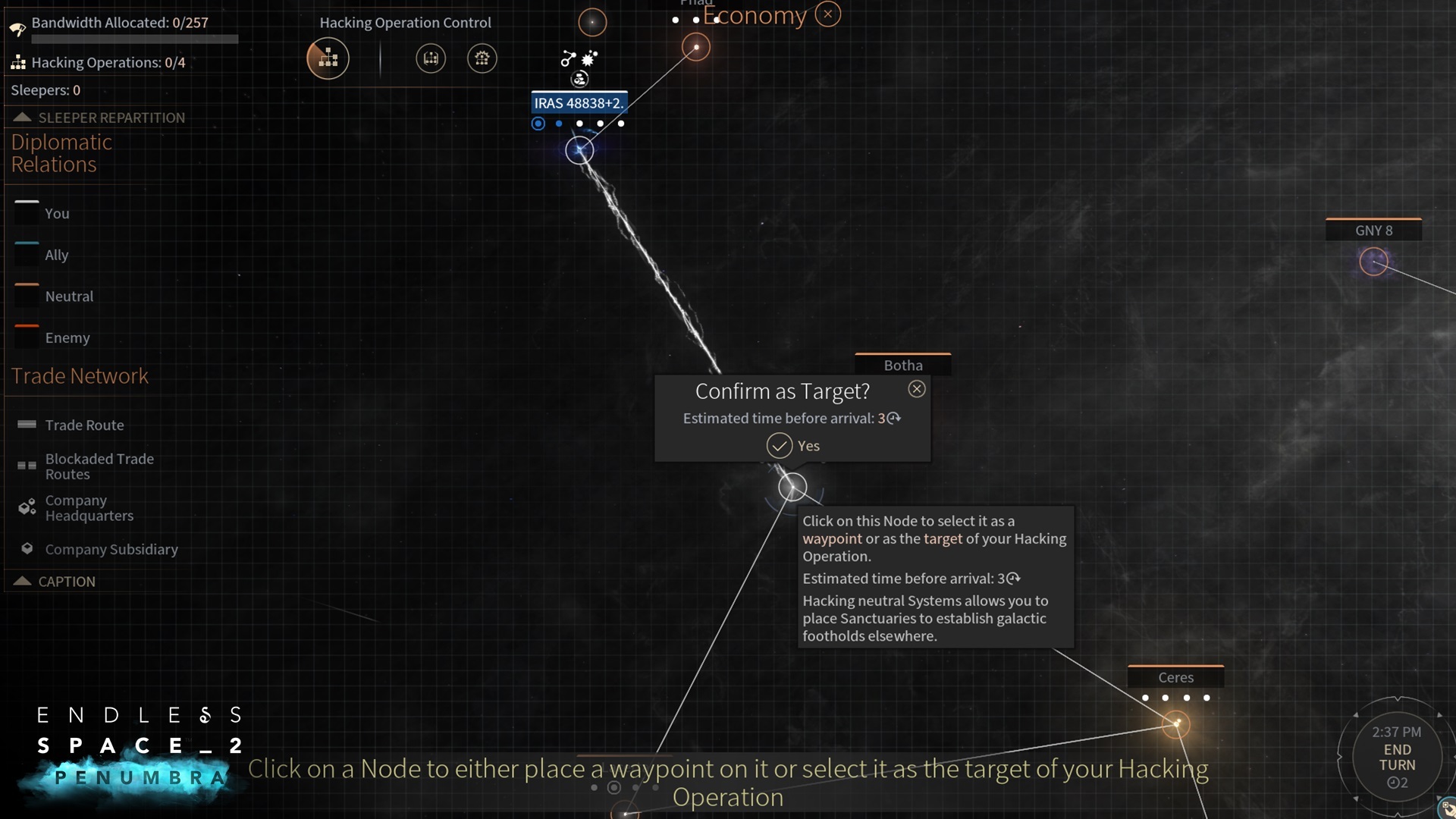
Task: Select the highlighted hacking operation network icon
Action: point(328,58)
